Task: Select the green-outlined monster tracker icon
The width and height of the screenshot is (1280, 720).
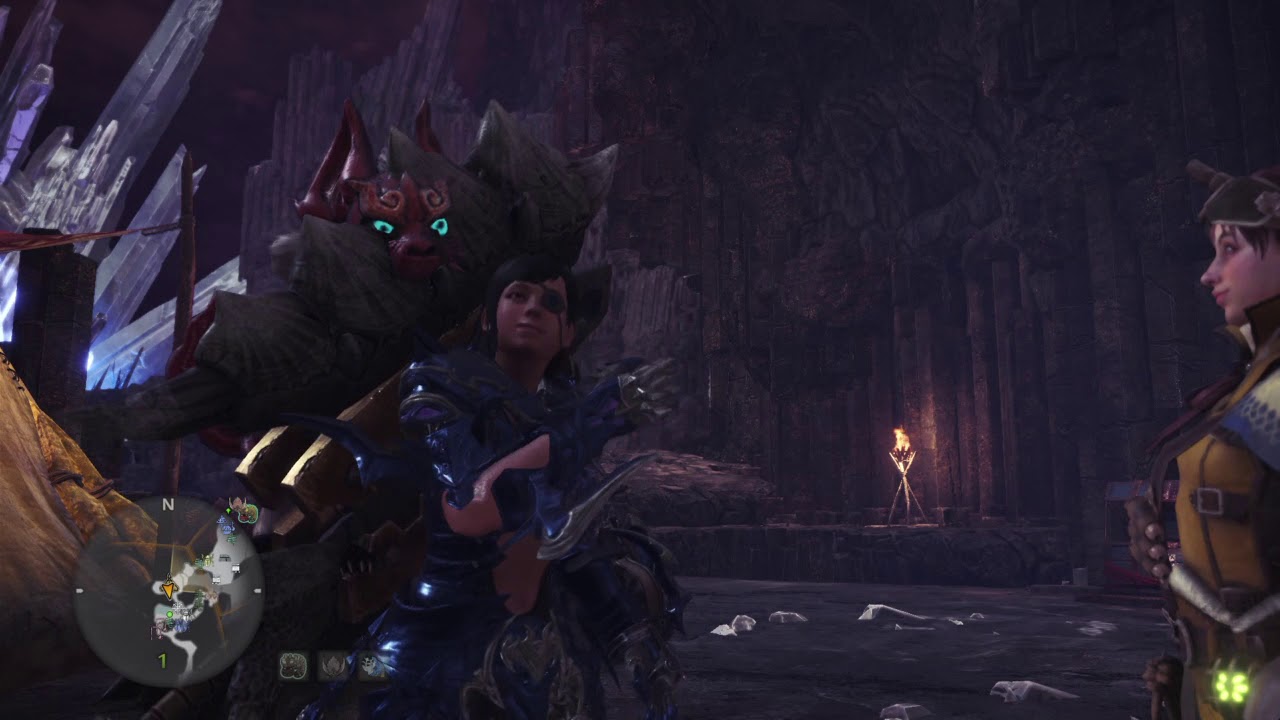Action: (293, 666)
